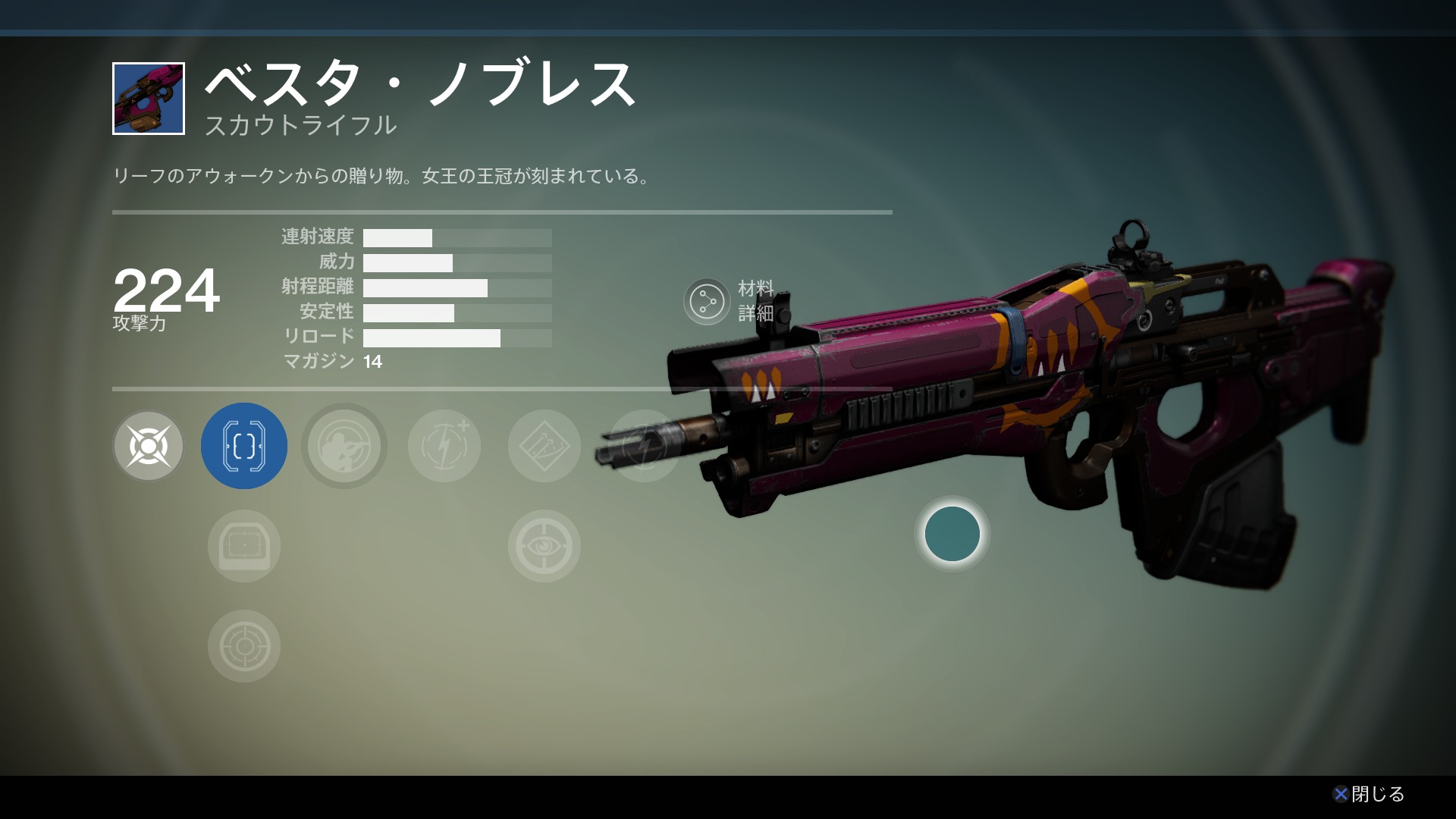Select the crouching figure perk node

(344, 446)
